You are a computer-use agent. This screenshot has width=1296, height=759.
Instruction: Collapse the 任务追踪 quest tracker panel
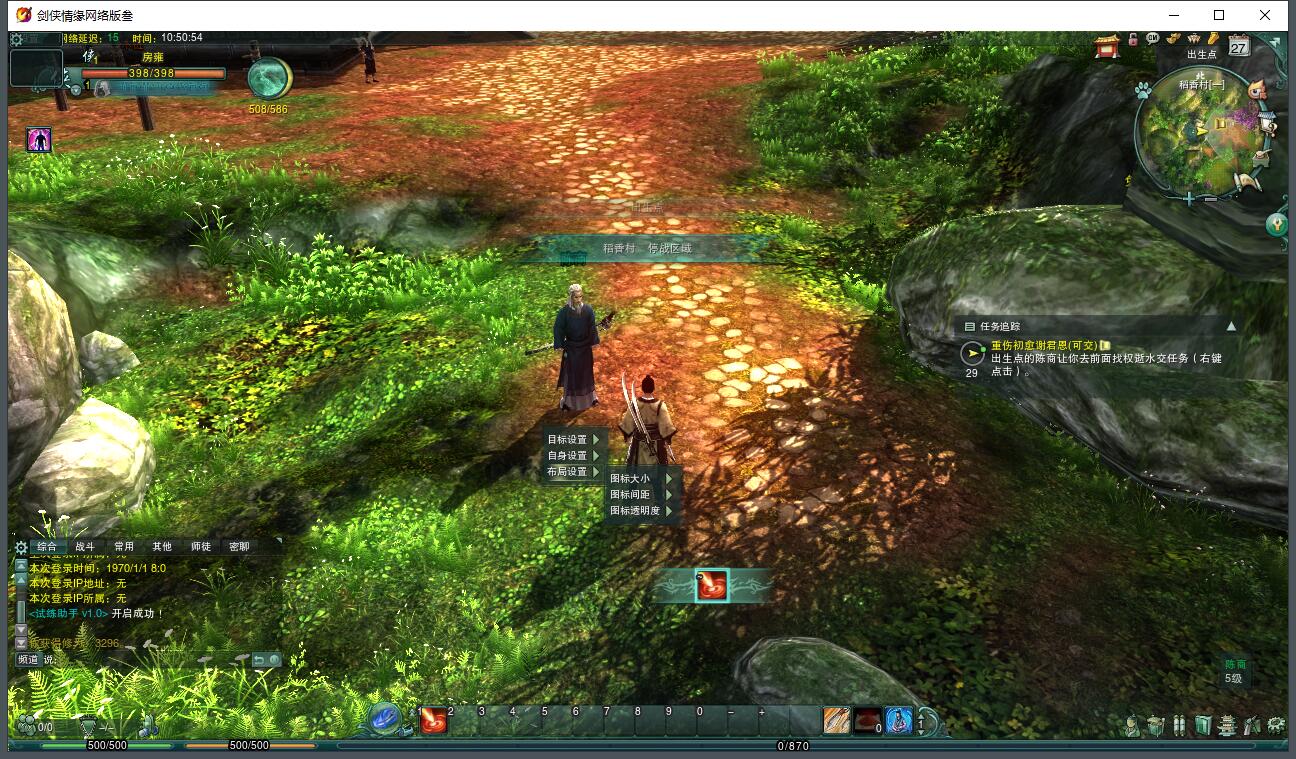tap(1231, 326)
